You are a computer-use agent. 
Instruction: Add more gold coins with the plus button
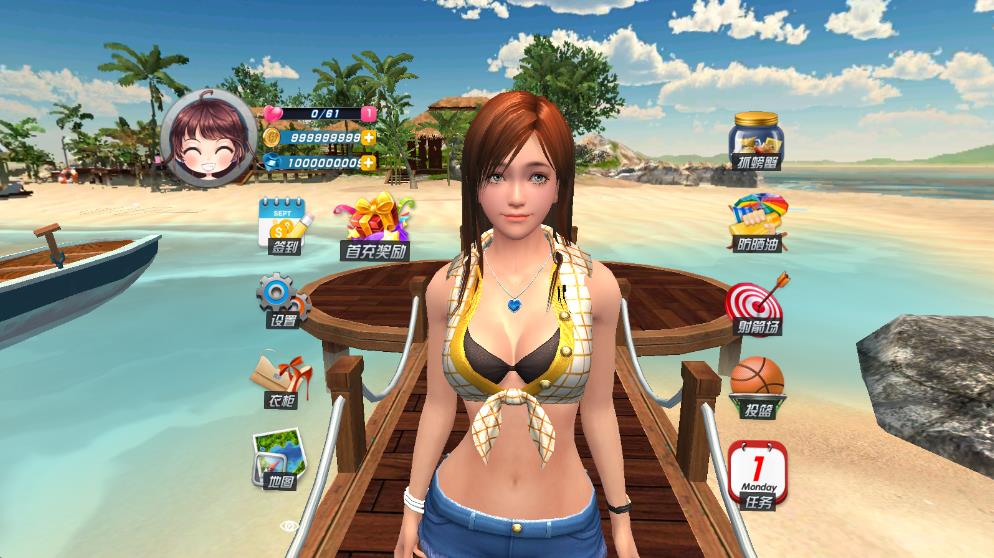click(x=369, y=138)
